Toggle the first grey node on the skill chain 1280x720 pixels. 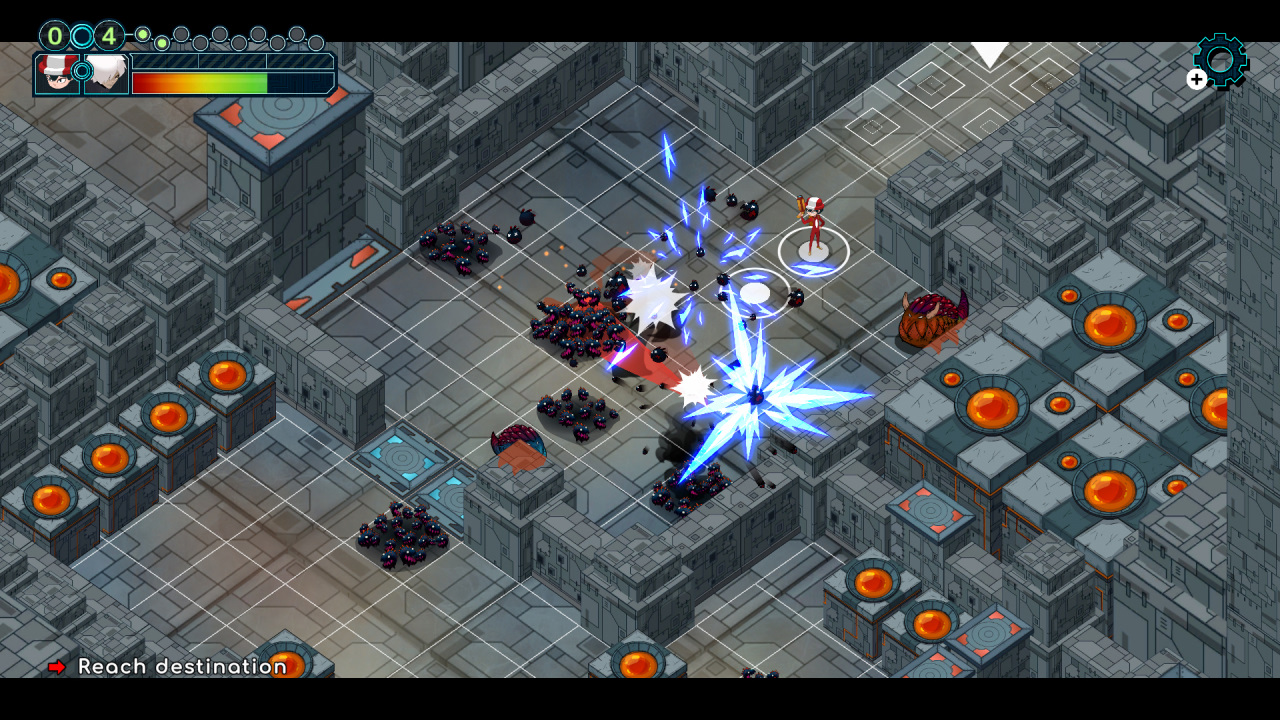[x=180, y=35]
